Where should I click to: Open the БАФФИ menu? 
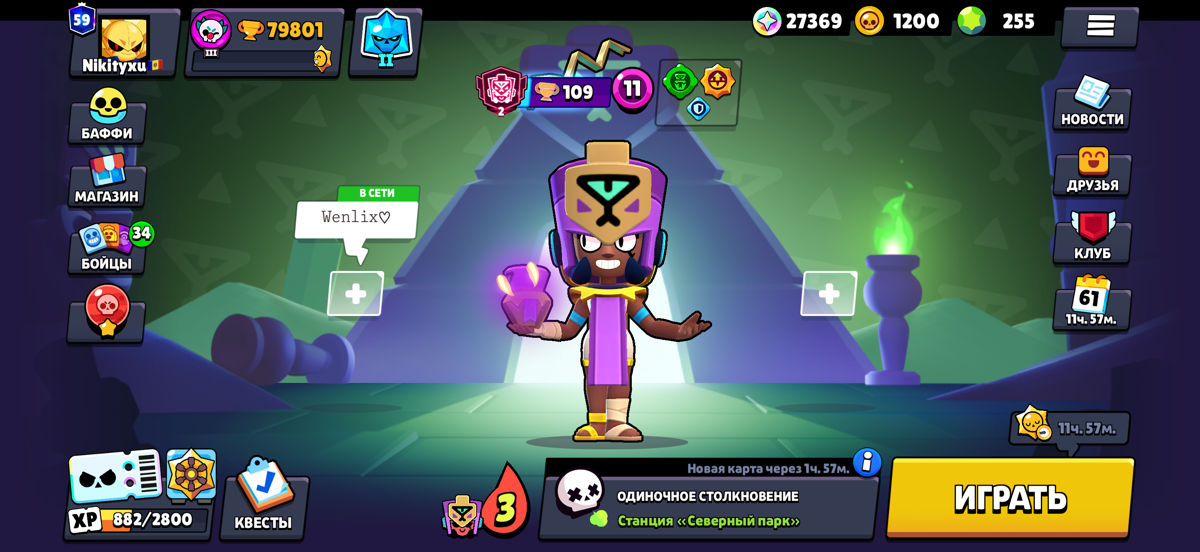point(106,116)
